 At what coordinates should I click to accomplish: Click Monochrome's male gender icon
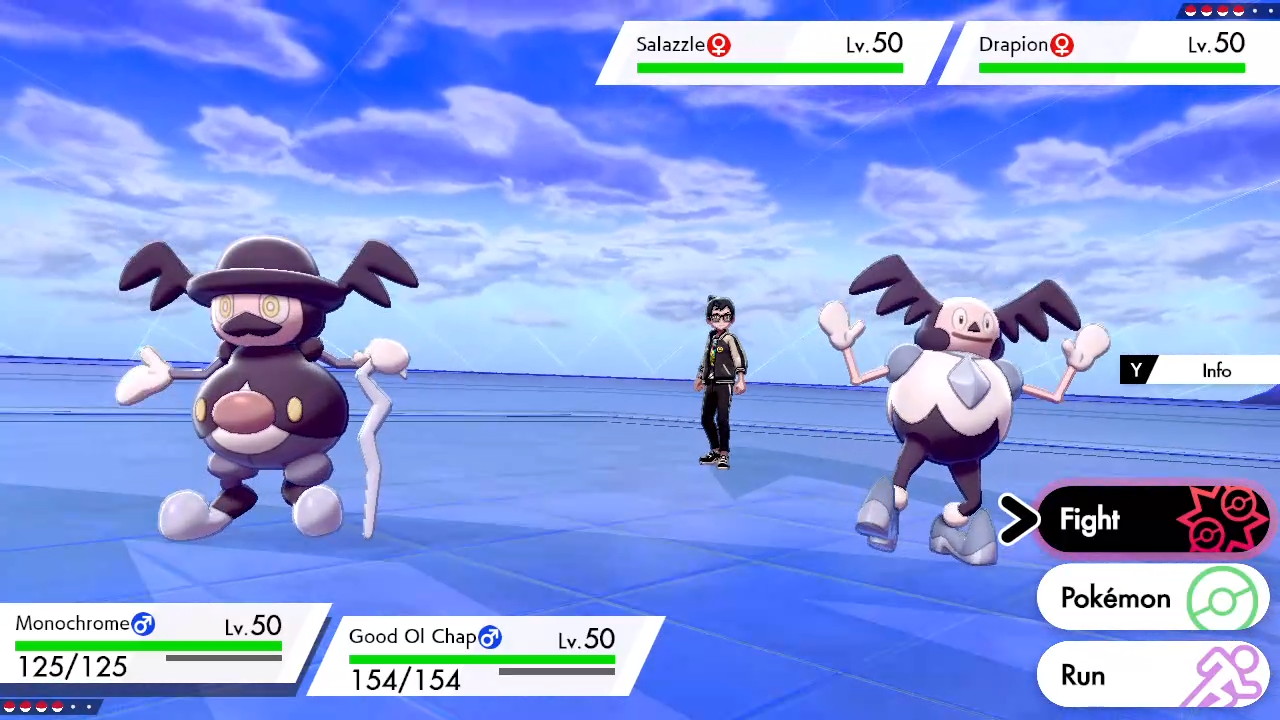click(x=143, y=624)
